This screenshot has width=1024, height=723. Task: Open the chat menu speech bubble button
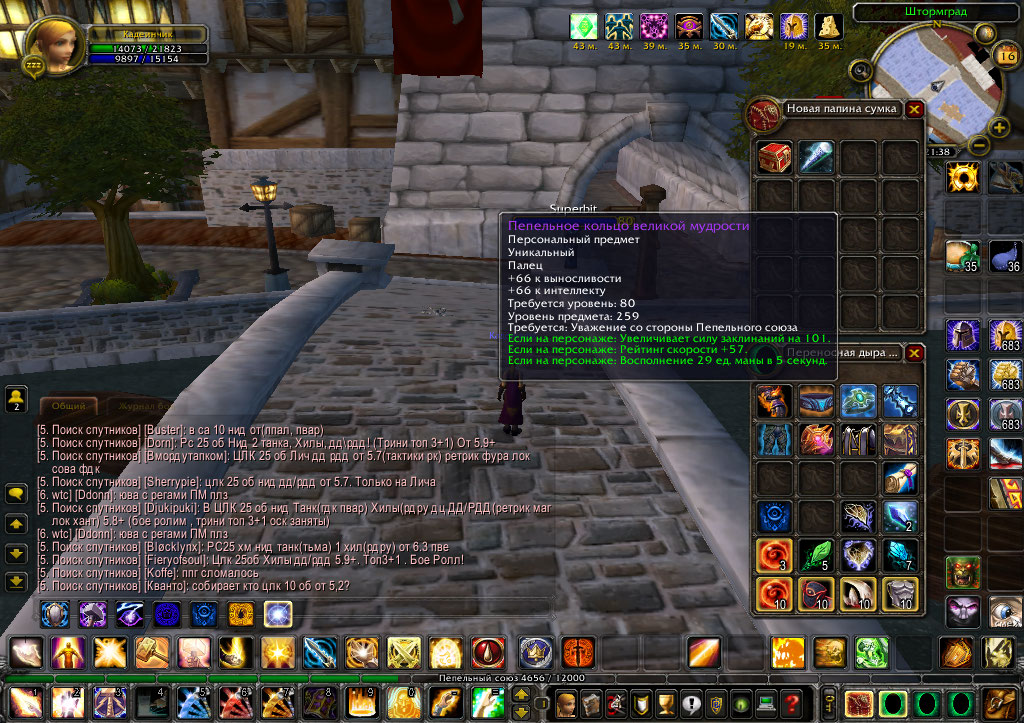[16, 494]
